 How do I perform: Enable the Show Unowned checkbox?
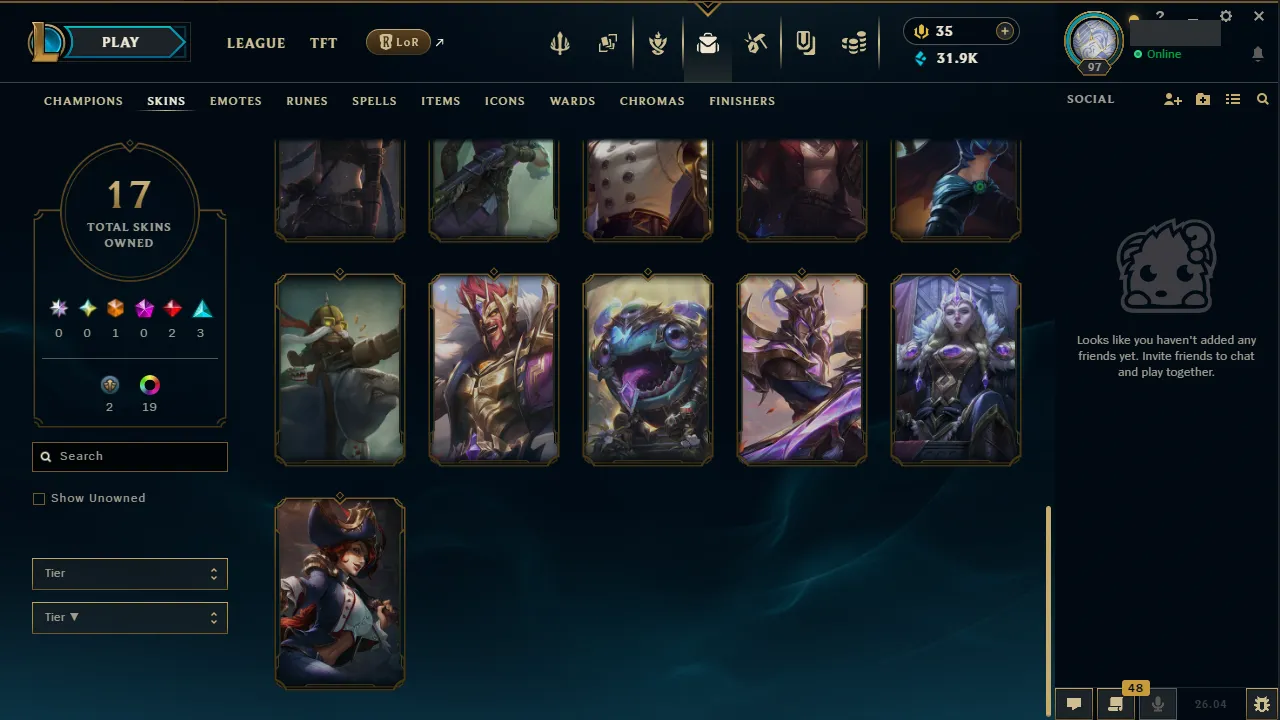coord(39,498)
